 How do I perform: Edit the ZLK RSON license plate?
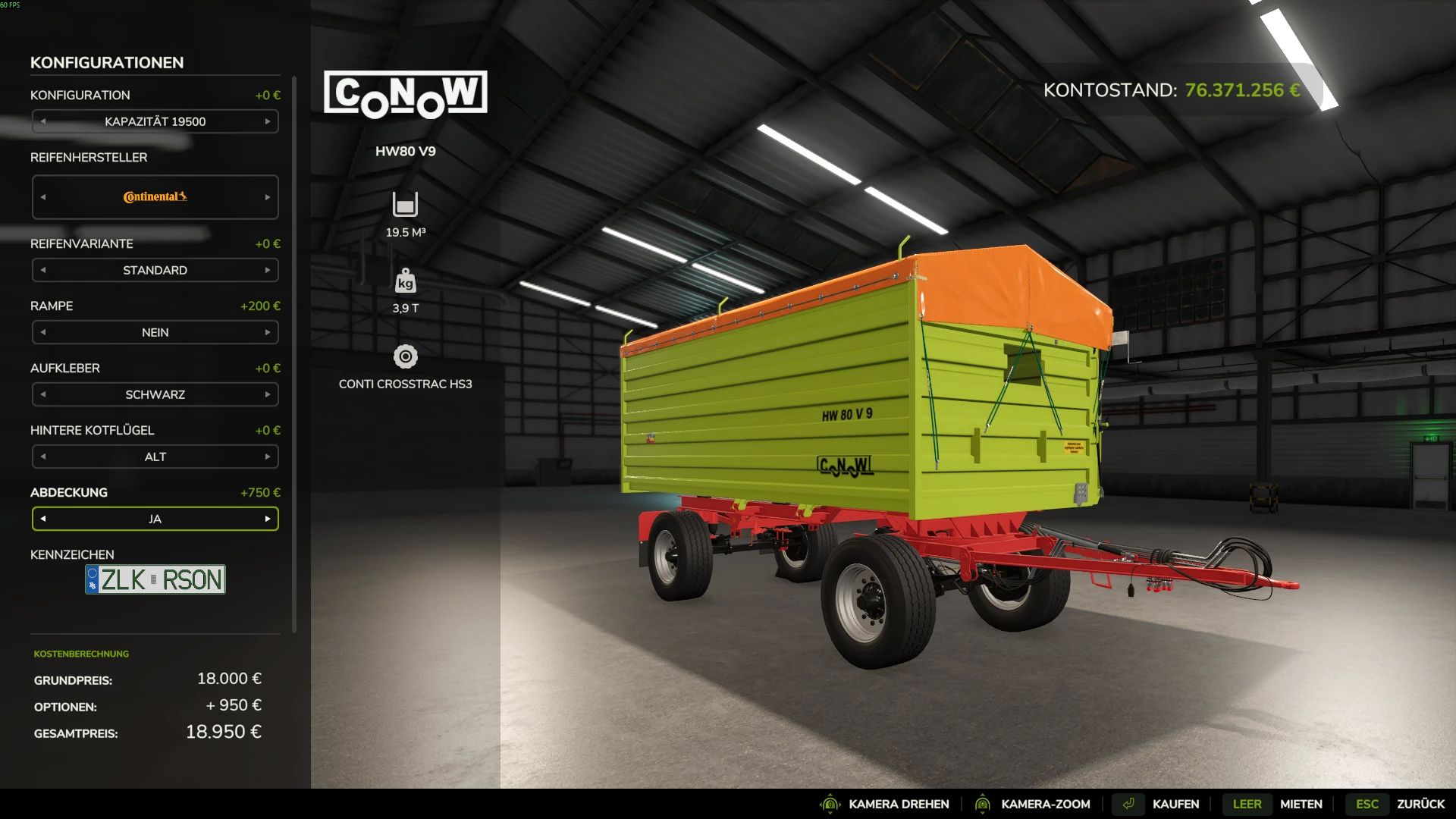(x=155, y=579)
